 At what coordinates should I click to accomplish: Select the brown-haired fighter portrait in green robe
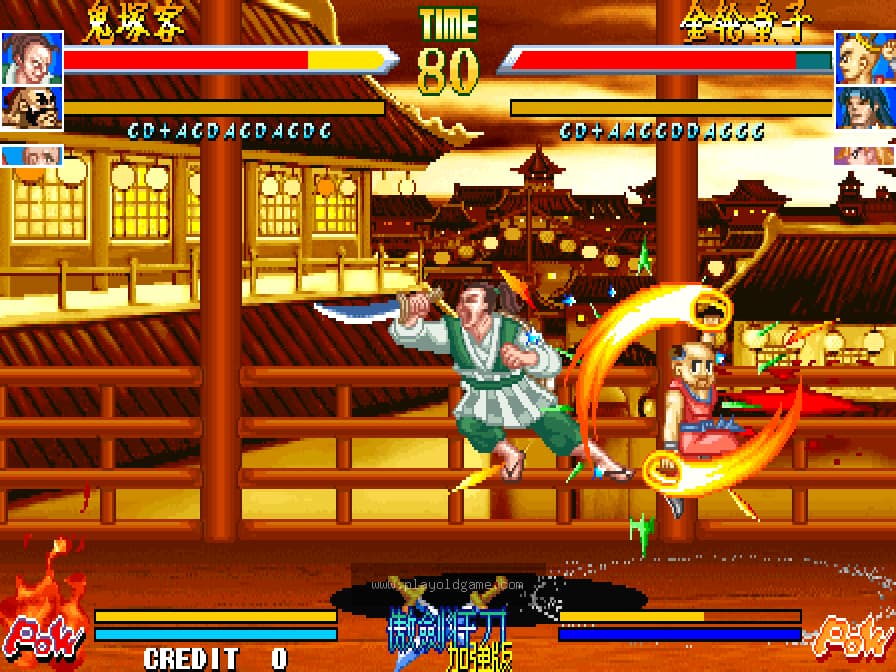(31, 57)
